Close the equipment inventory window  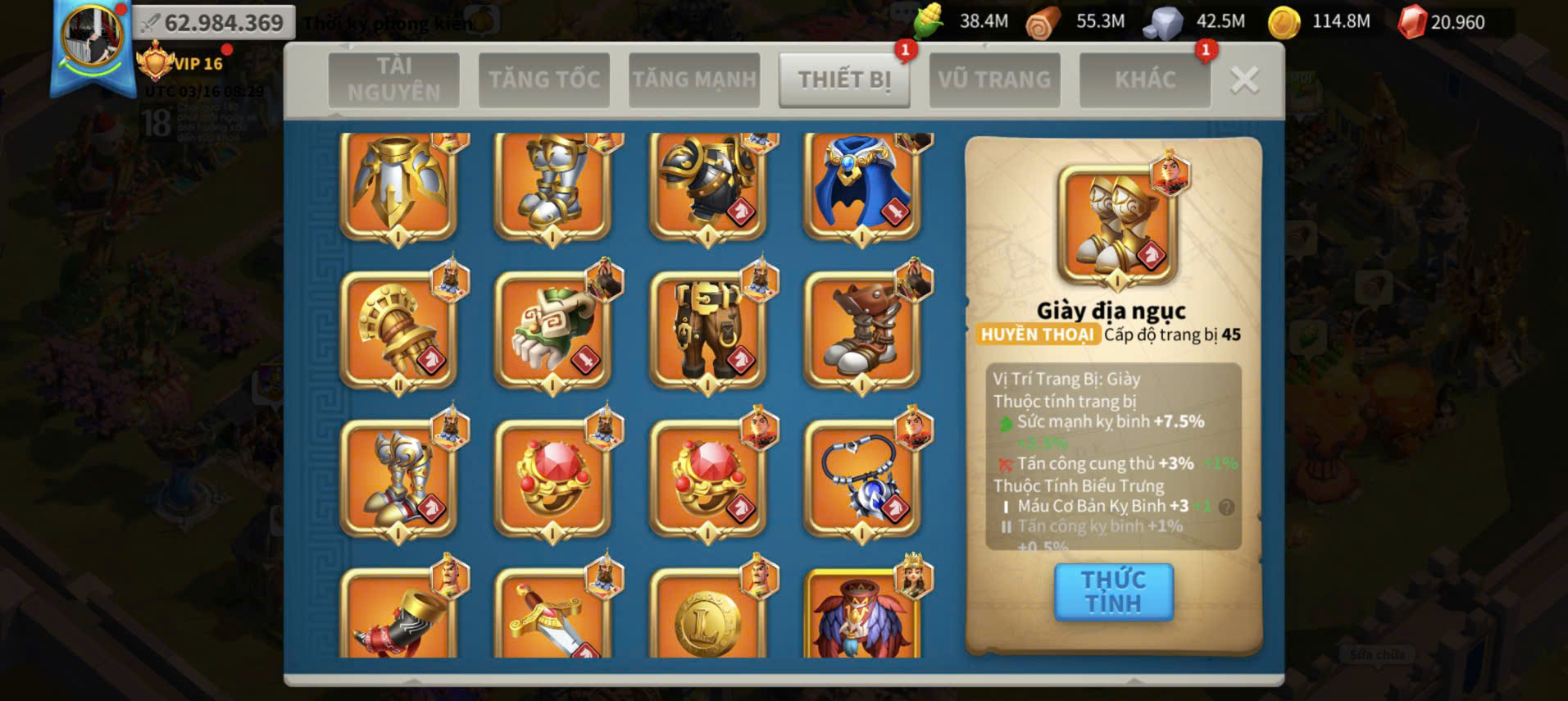pyautogui.click(x=1244, y=80)
